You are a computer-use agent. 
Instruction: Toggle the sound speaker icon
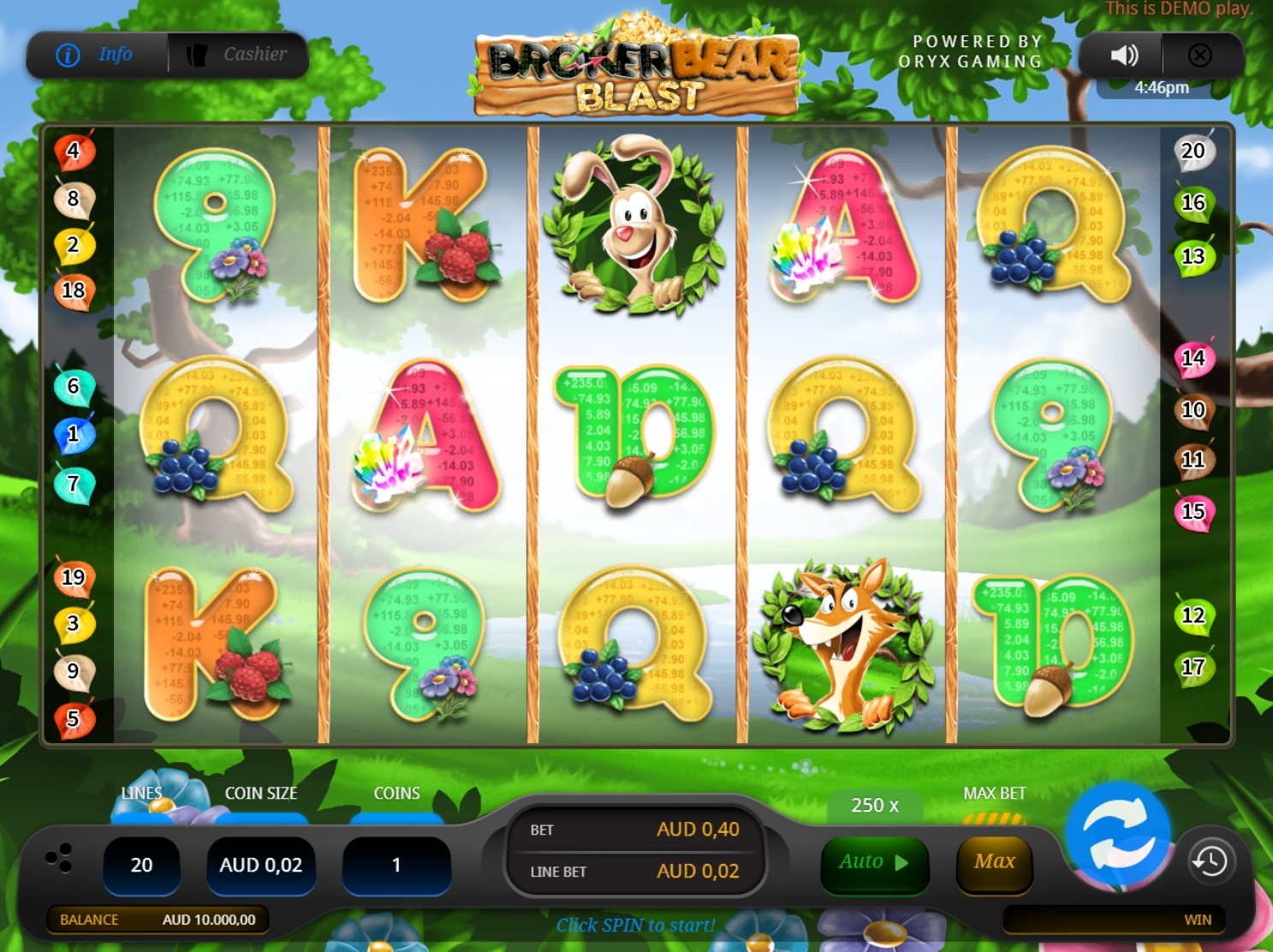(x=1124, y=56)
